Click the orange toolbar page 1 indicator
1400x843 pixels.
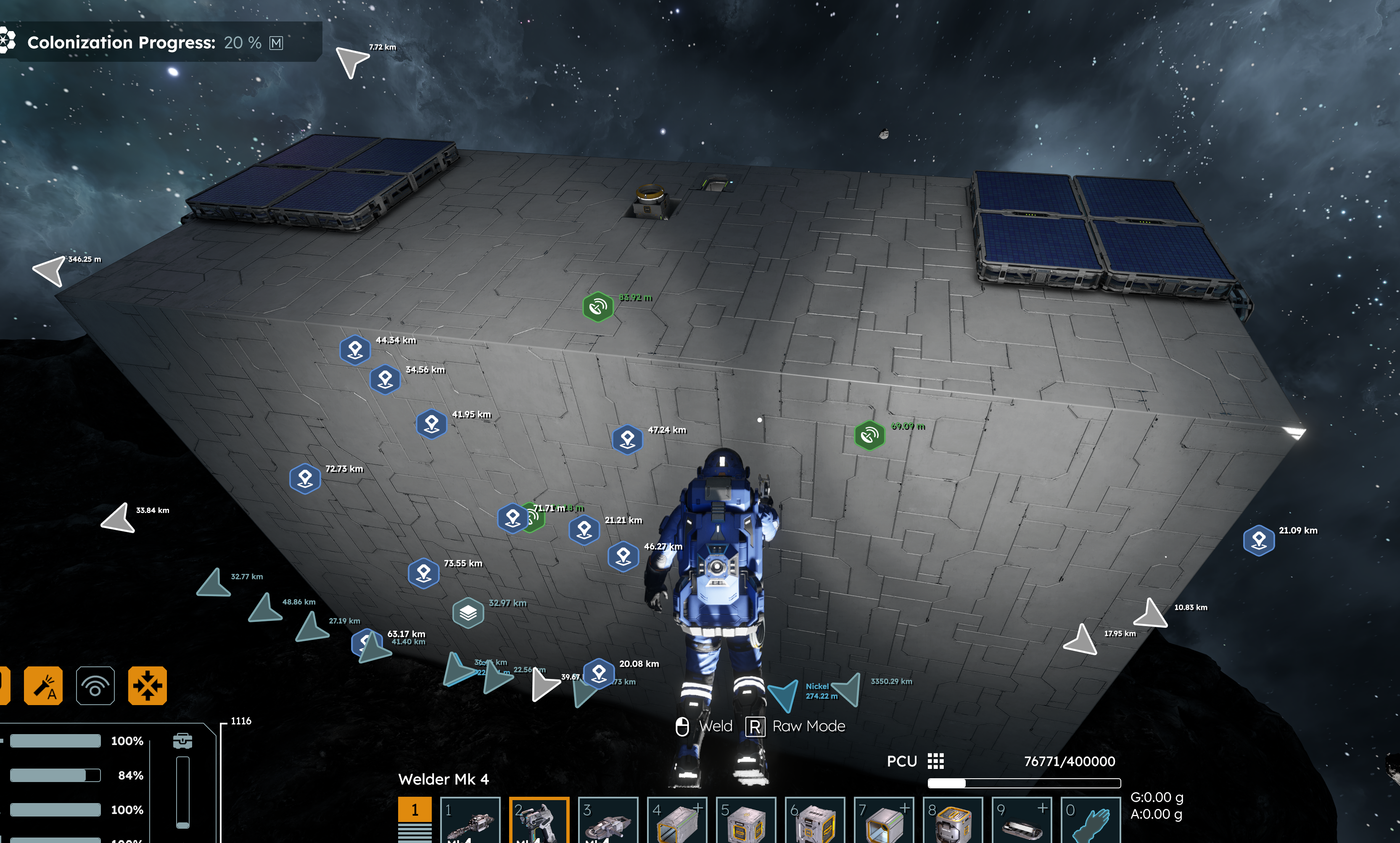[x=415, y=809]
